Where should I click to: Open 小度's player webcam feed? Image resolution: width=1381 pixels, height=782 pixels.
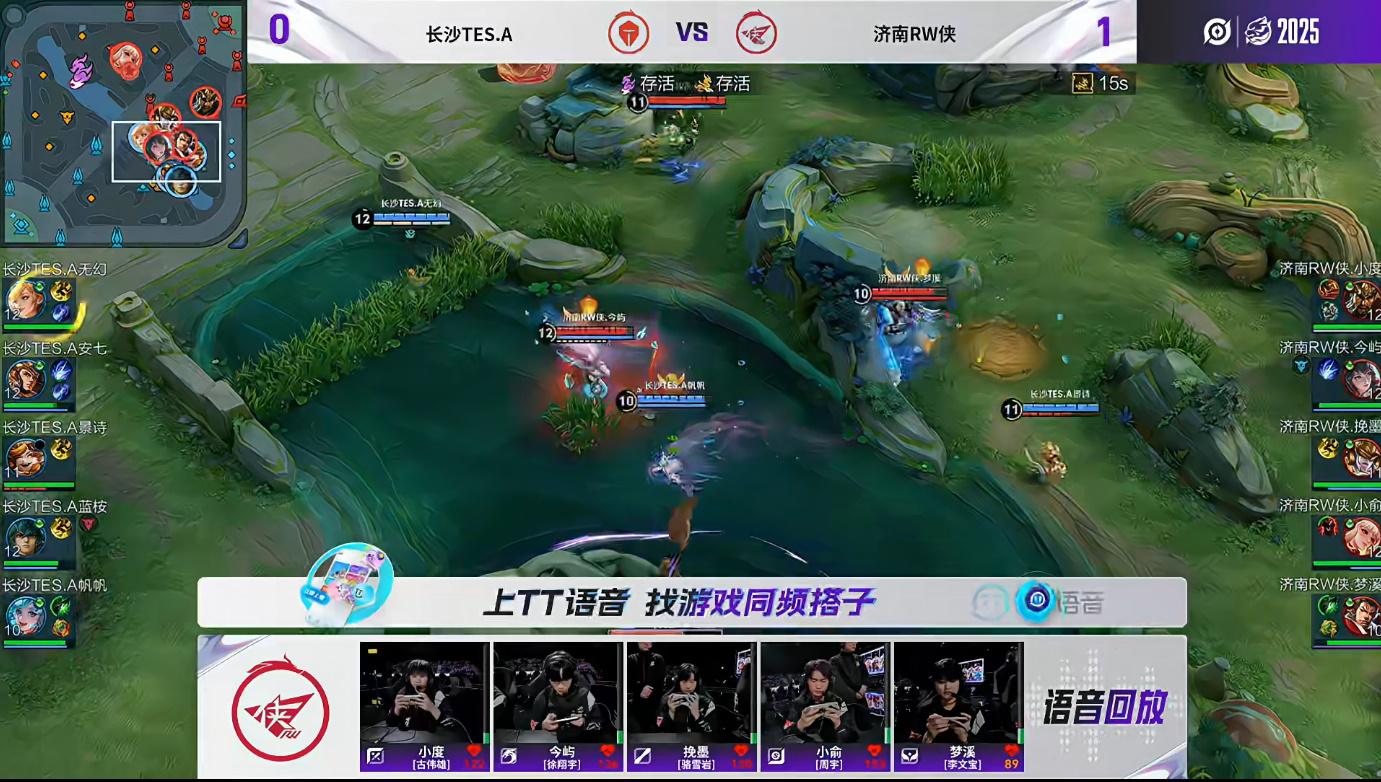pyautogui.click(x=425, y=693)
